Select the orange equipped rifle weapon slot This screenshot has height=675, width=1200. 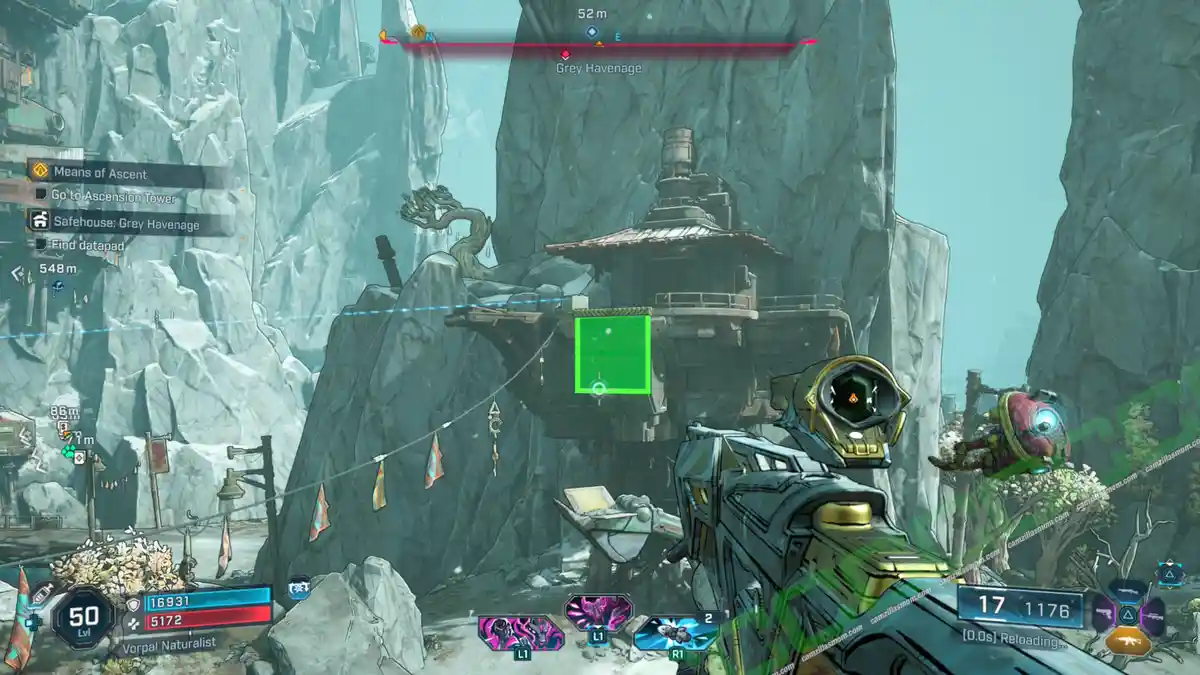tap(1127, 642)
